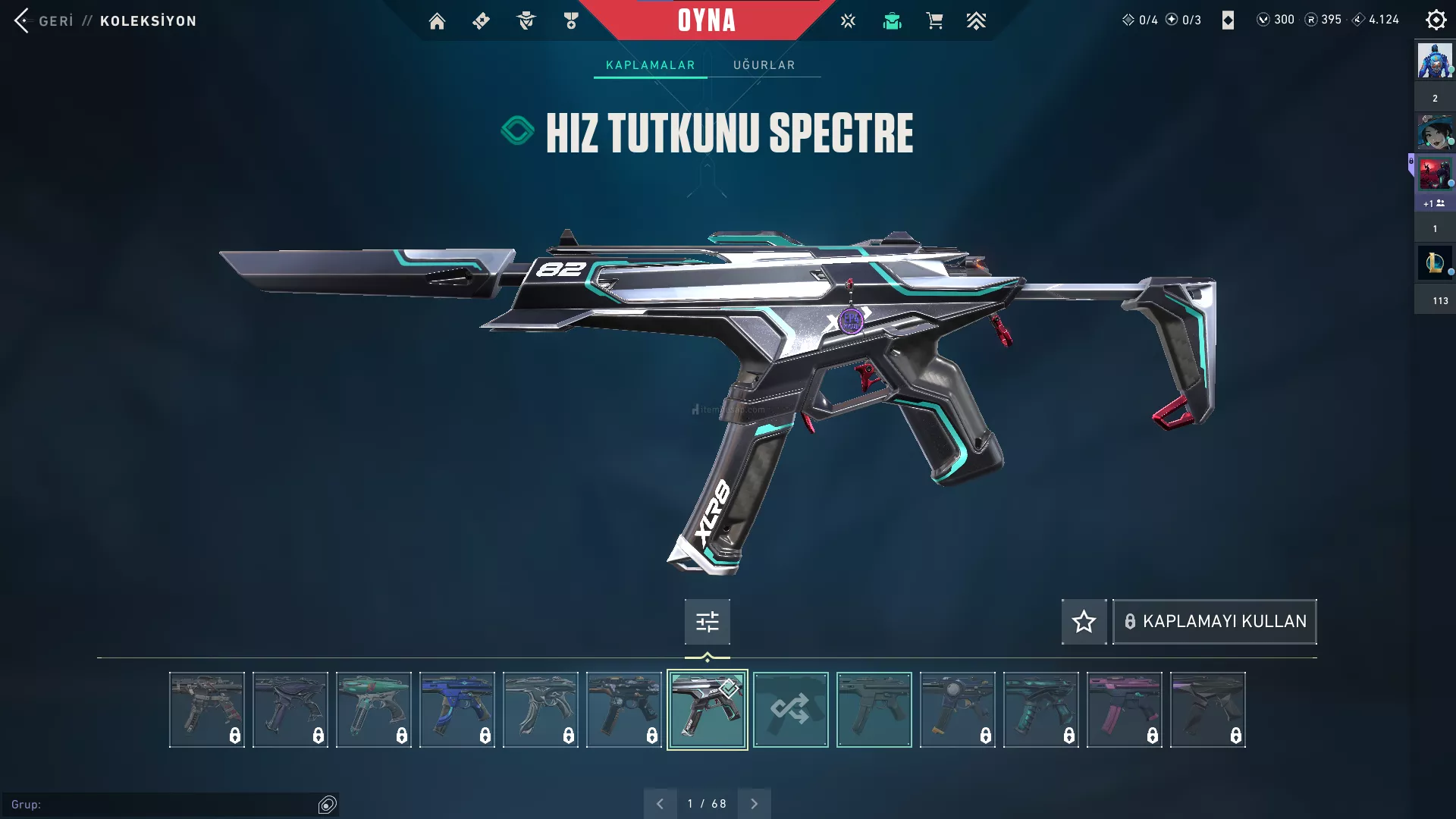Image resolution: width=1456 pixels, height=819 pixels.
Task: Click the red OYNA play button
Action: pos(706,20)
